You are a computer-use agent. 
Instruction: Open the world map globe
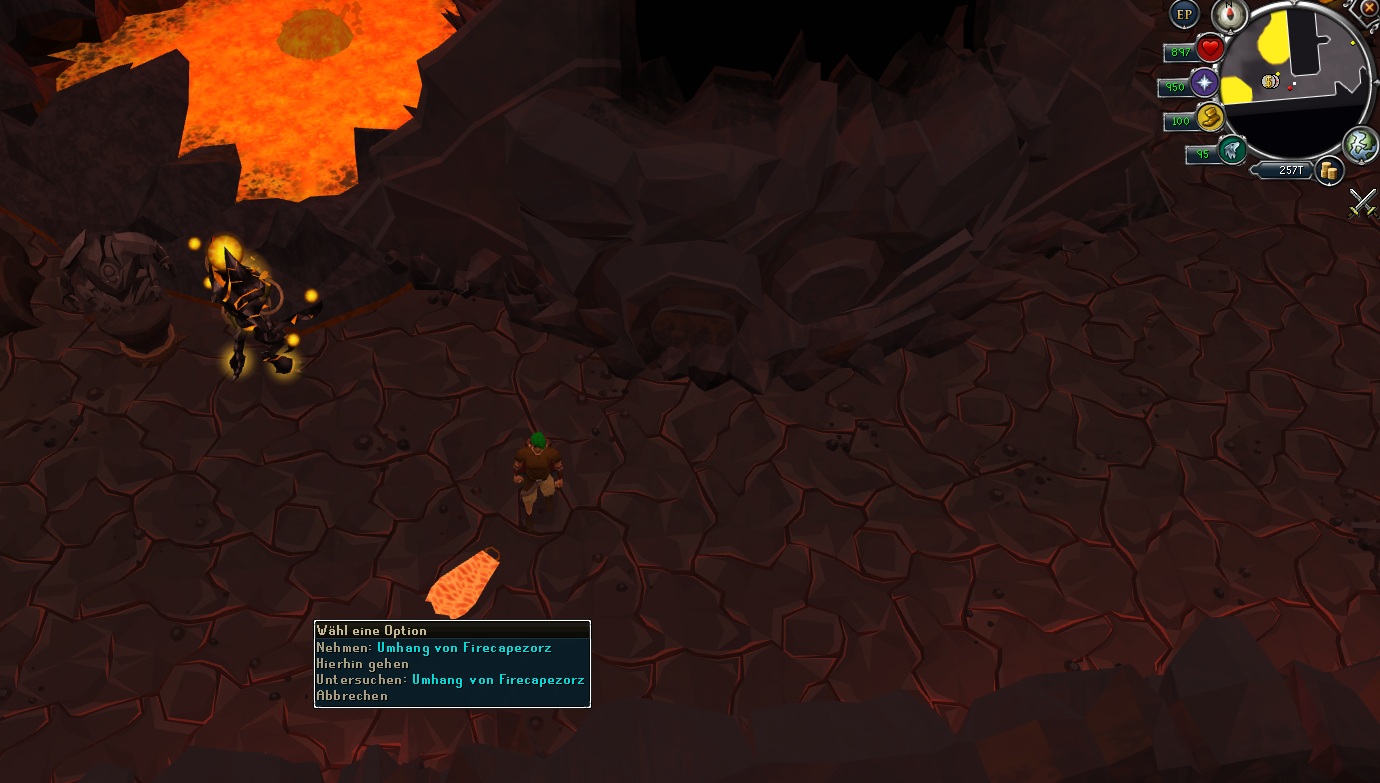click(x=1360, y=144)
